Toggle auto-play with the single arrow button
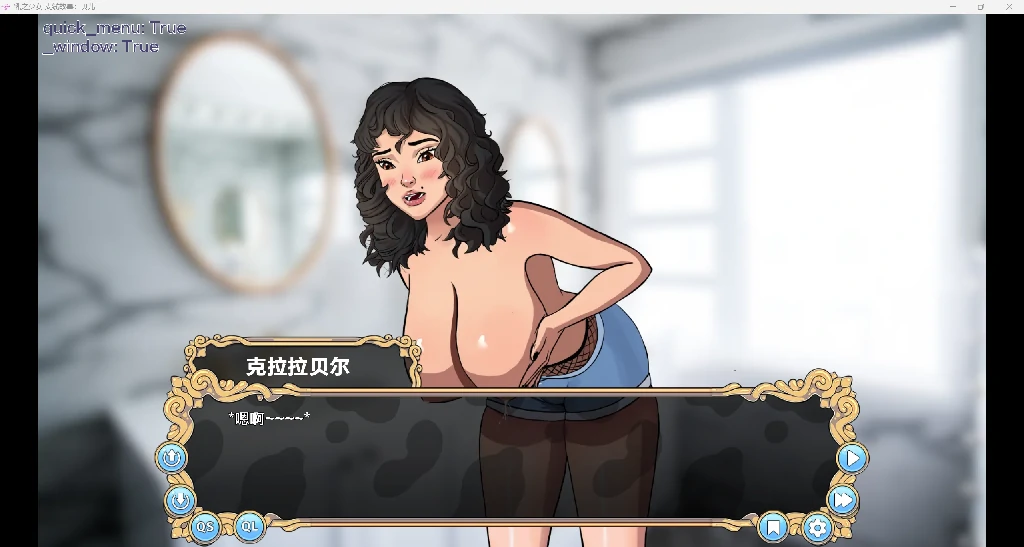This screenshot has width=1024, height=547. 852,458
